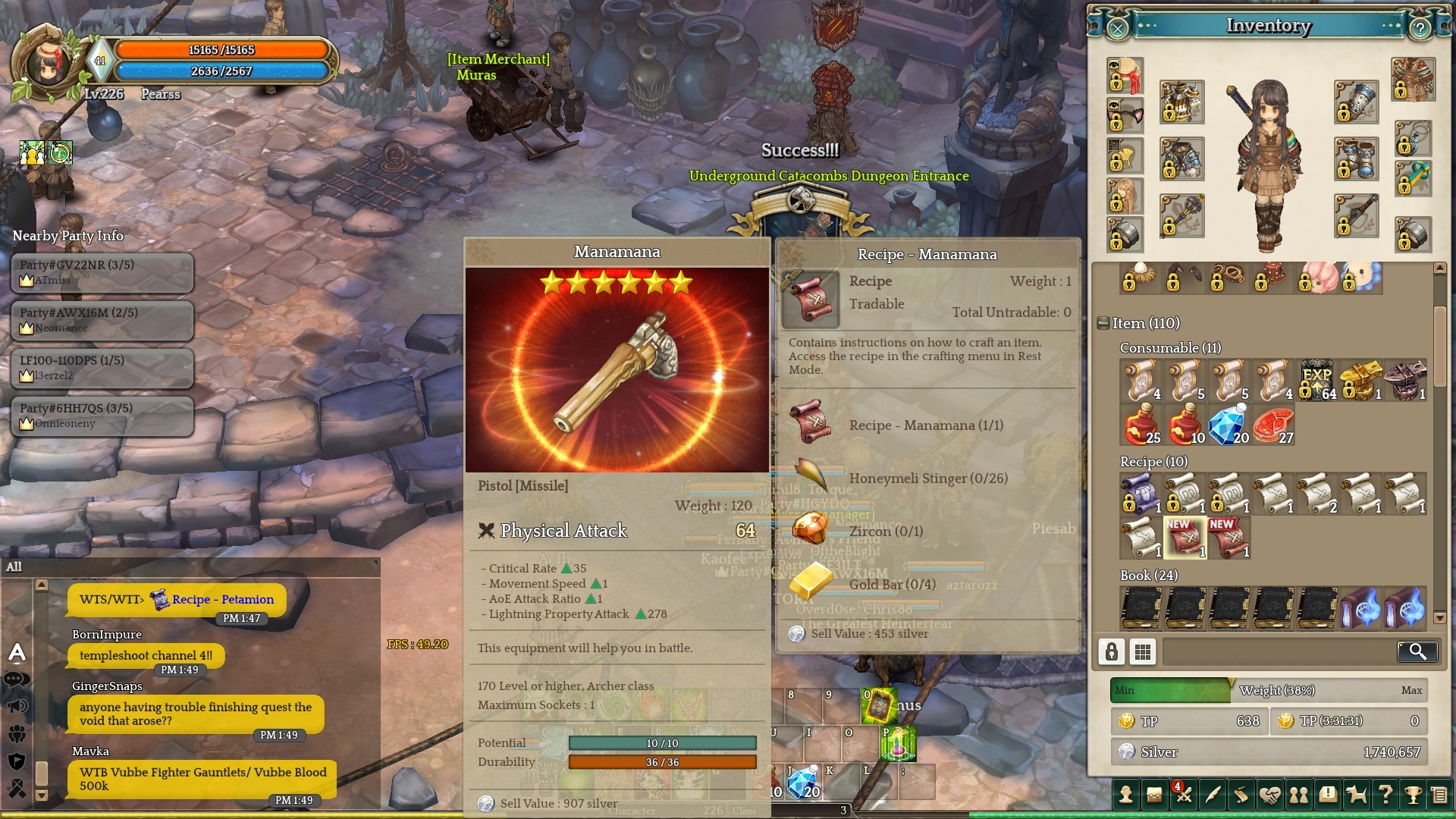Select the EXP card consumable
The width and height of the screenshot is (1456, 819).
point(1317,380)
